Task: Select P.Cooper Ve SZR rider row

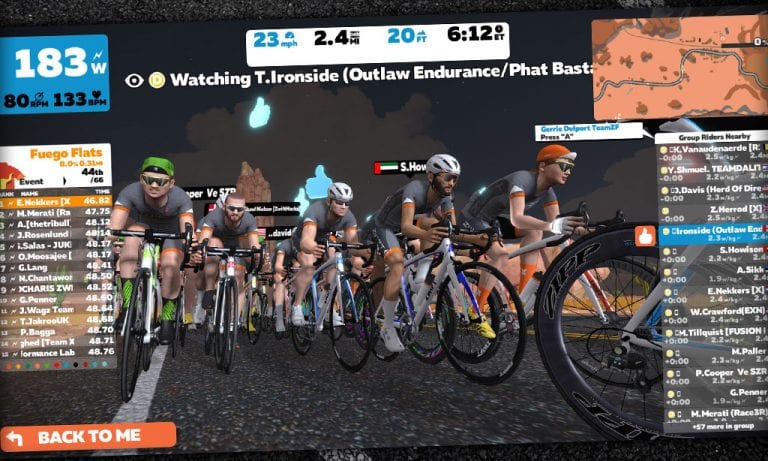Action: coord(716,372)
